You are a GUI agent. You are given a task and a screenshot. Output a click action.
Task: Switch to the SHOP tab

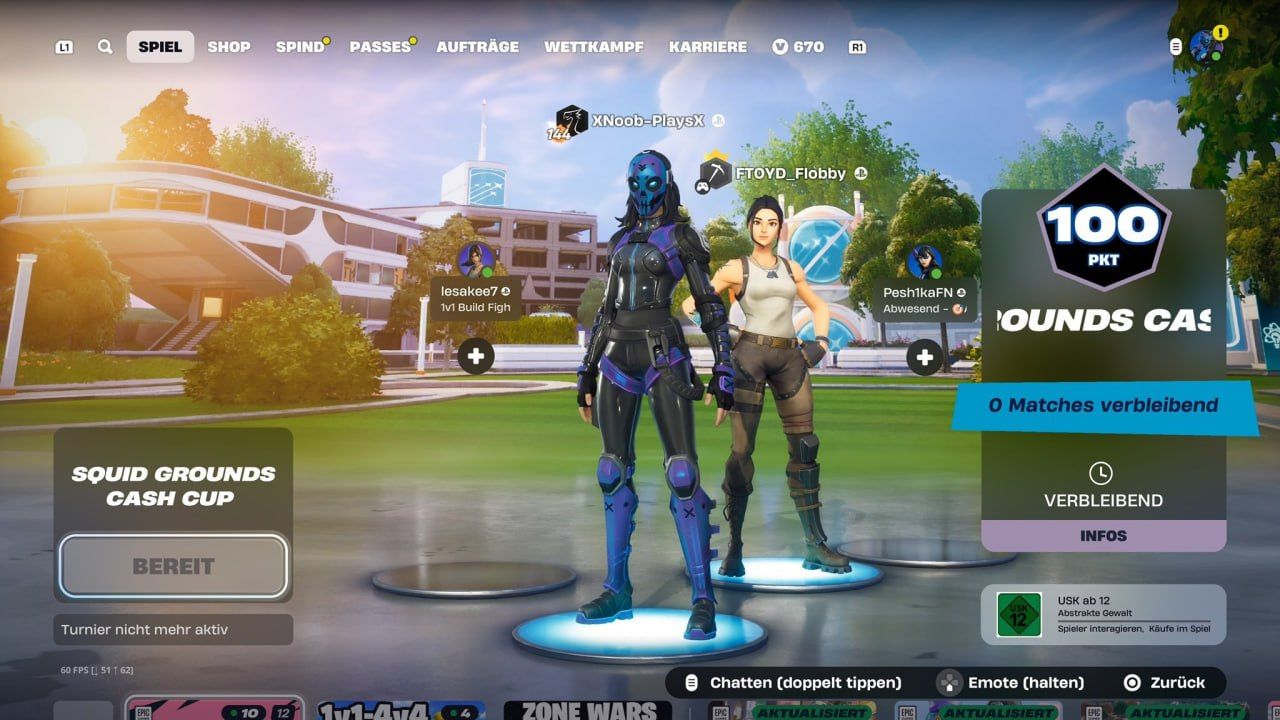[x=228, y=46]
